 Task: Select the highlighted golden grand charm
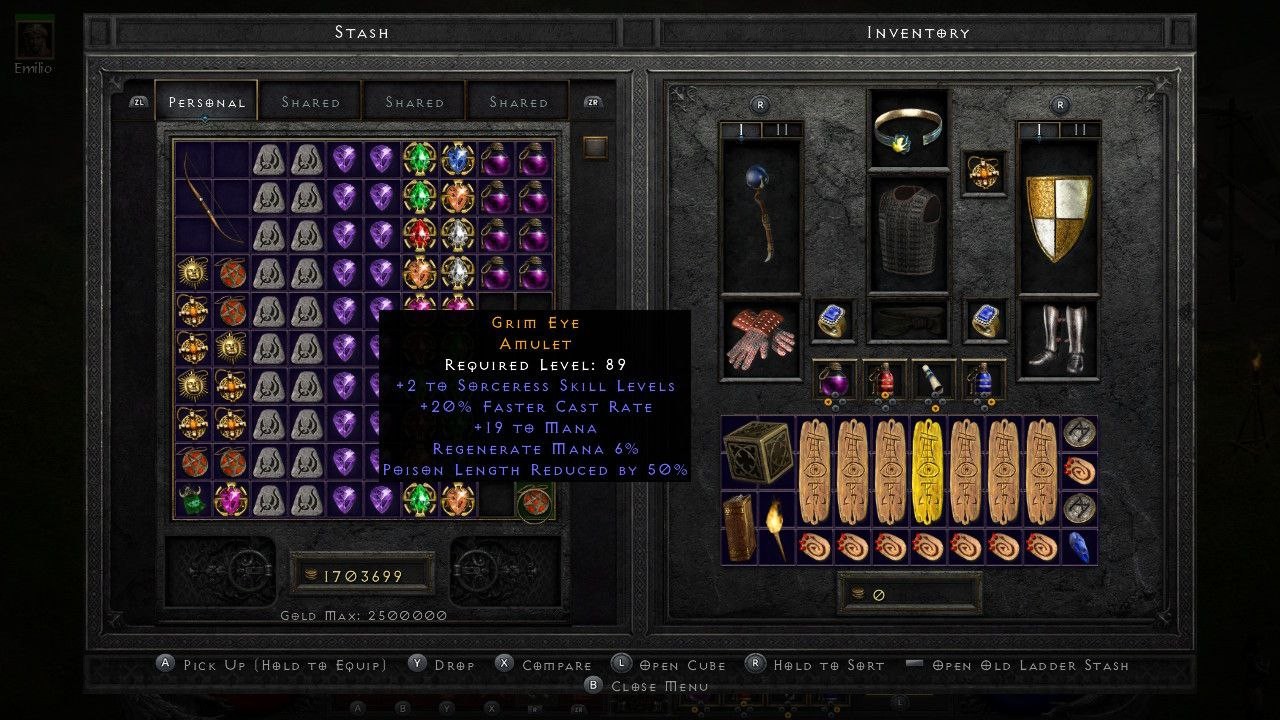coord(928,472)
